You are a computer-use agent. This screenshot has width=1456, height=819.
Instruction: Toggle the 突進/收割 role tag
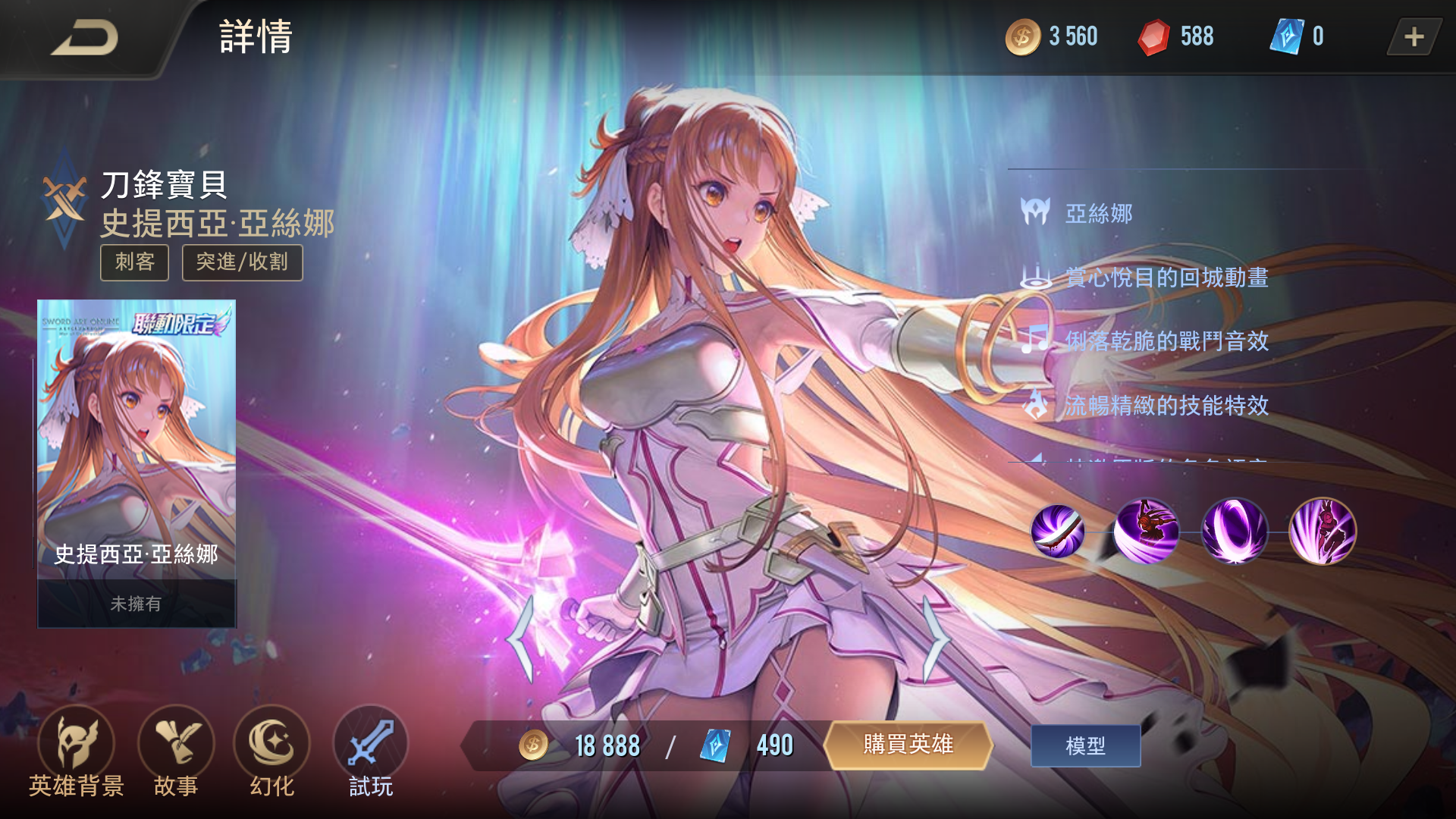[x=241, y=263]
